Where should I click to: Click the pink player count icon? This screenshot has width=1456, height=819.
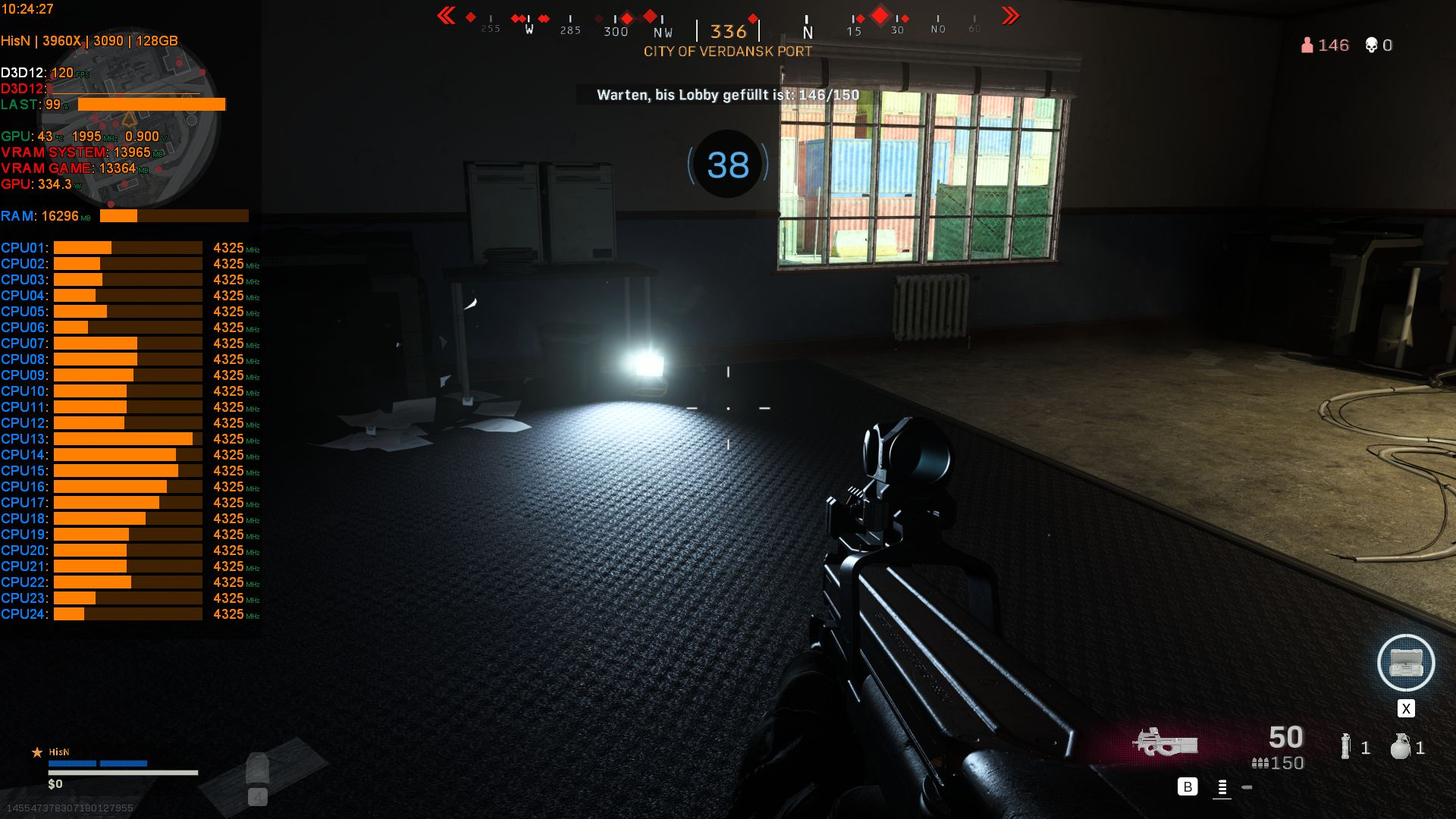coord(1306,45)
